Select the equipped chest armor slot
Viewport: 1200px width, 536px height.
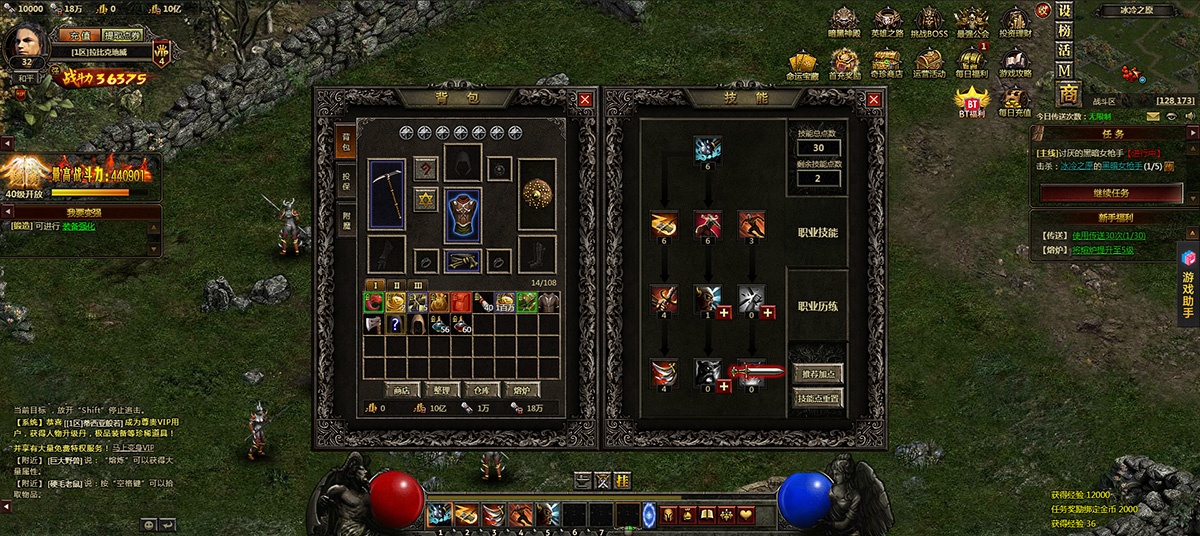(463, 216)
